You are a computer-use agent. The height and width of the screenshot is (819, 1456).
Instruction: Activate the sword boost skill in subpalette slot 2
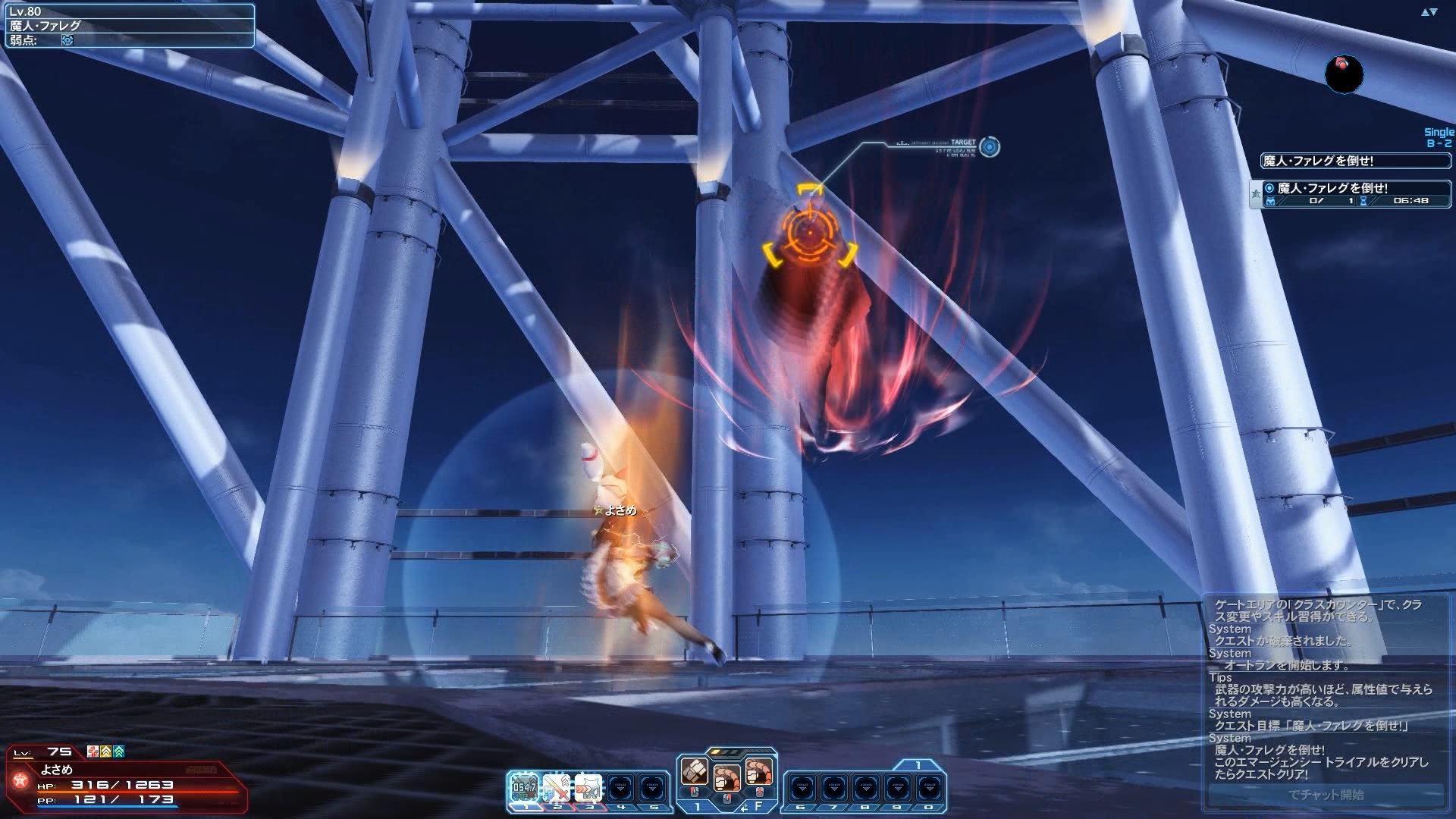coord(557,789)
